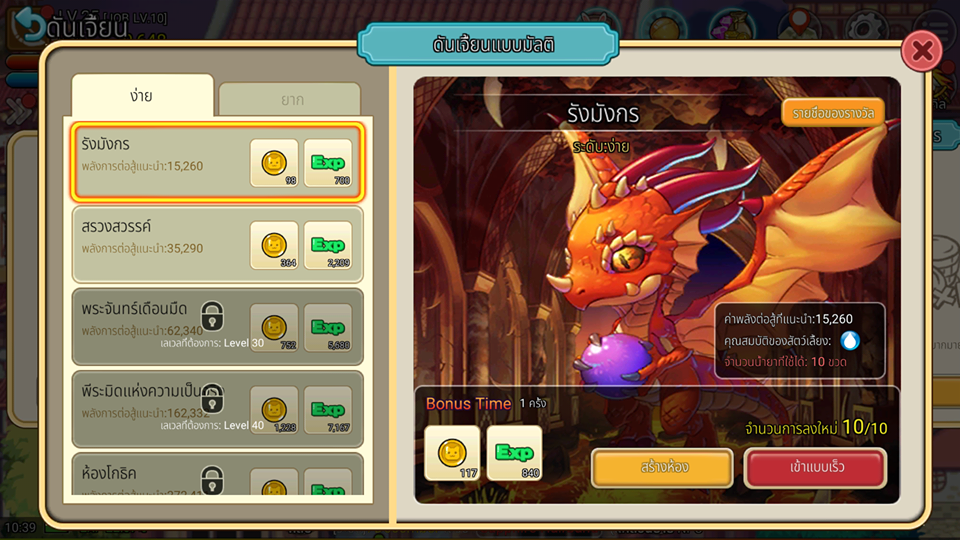The height and width of the screenshot is (540, 960).
Task: Select the ง่าย difficulty tab
Action: 142,97
